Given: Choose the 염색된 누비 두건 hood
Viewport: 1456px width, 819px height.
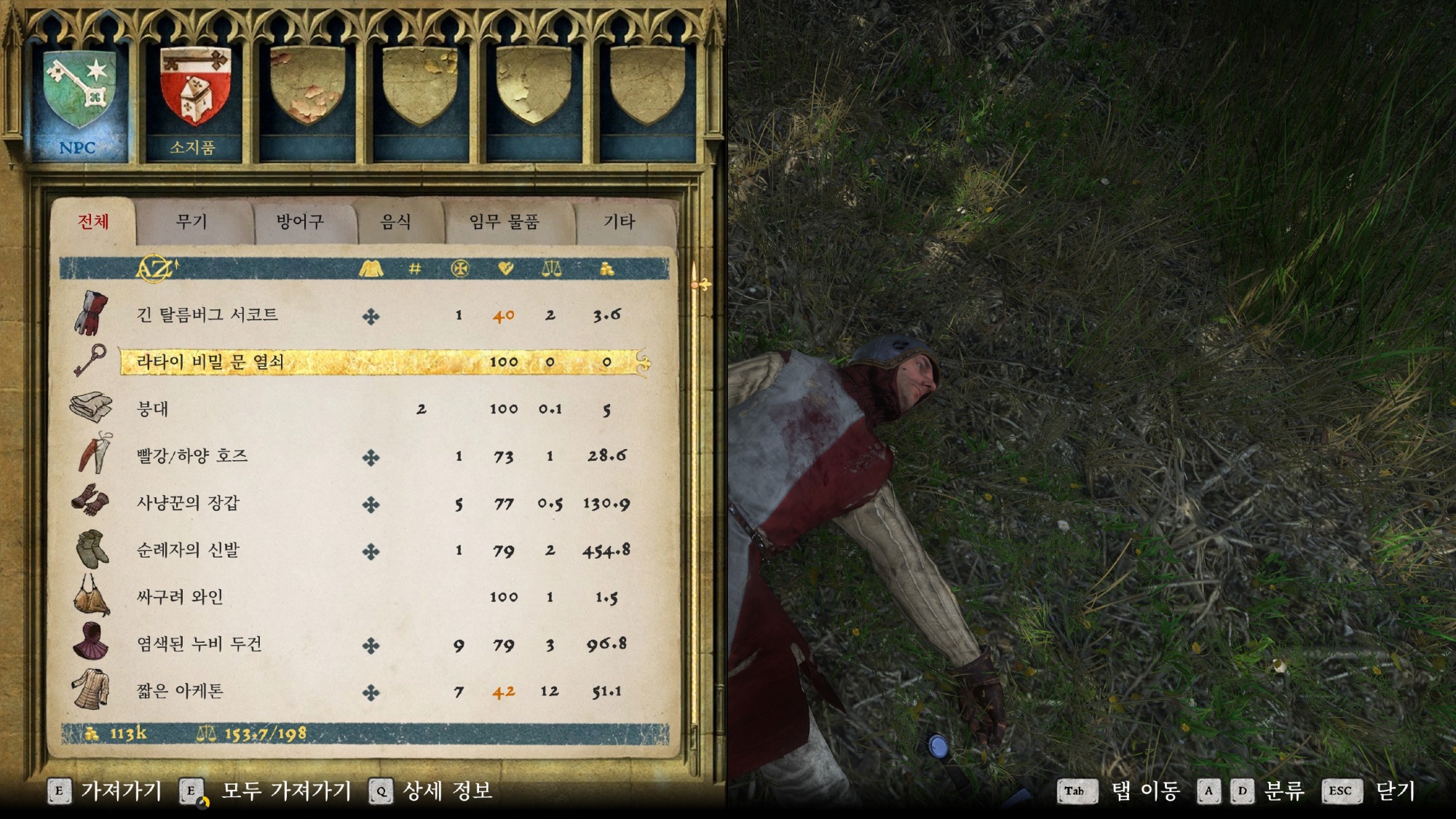Looking at the screenshot, I should coord(199,644).
